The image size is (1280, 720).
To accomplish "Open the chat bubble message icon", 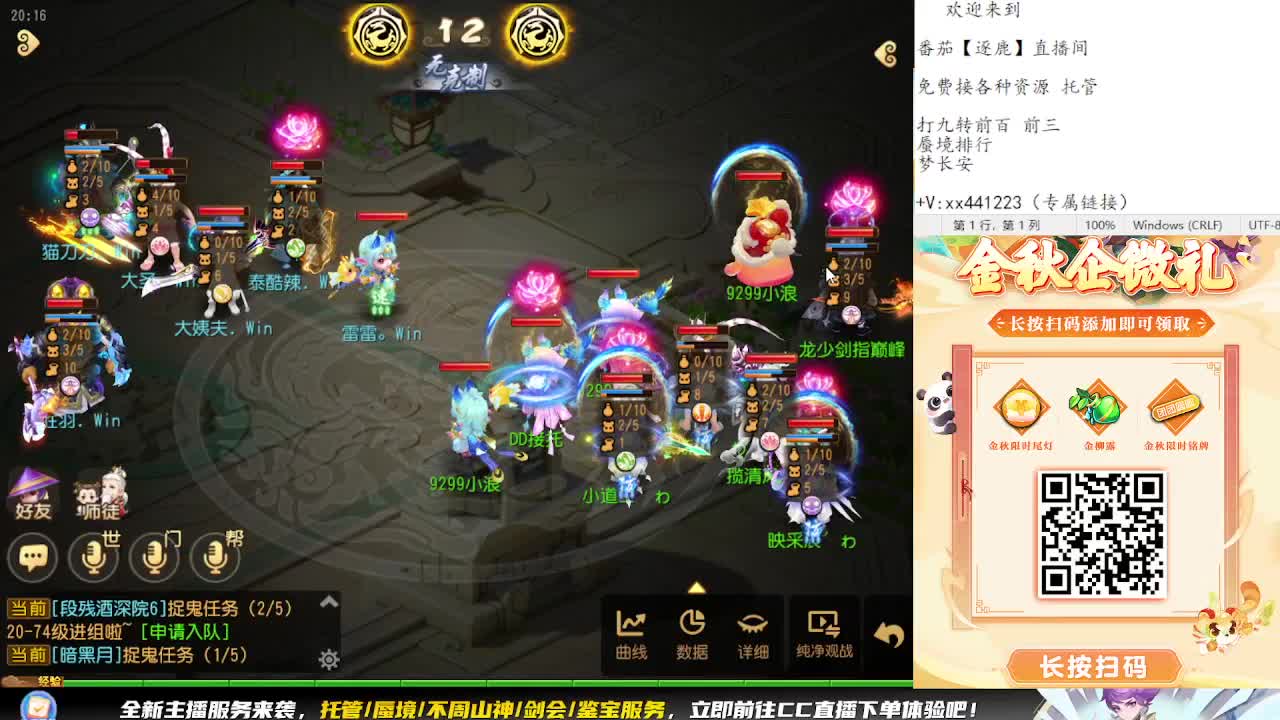I will (33, 558).
